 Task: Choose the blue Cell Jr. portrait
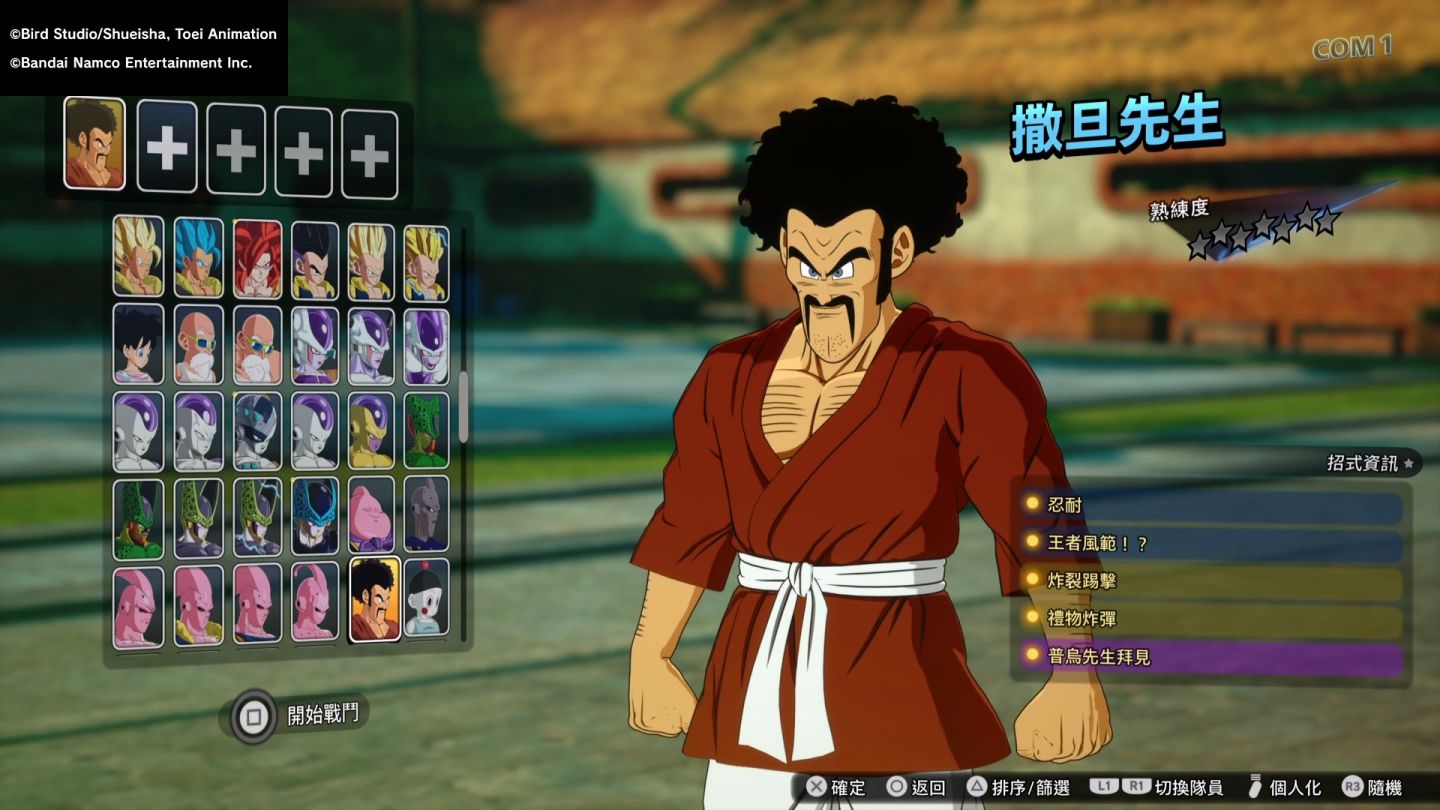click(315, 516)
